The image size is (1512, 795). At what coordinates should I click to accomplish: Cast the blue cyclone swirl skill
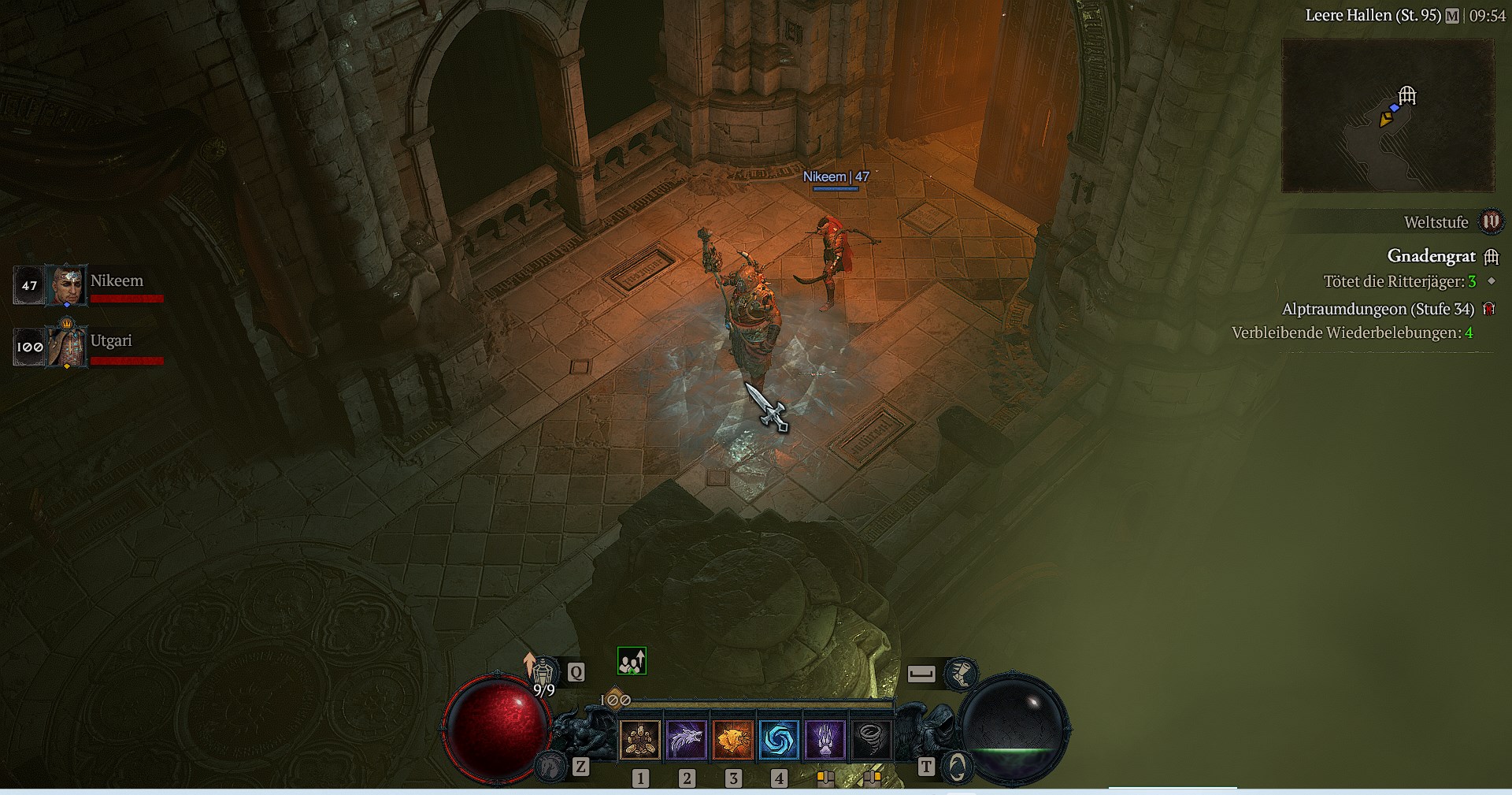click(779, 740)
